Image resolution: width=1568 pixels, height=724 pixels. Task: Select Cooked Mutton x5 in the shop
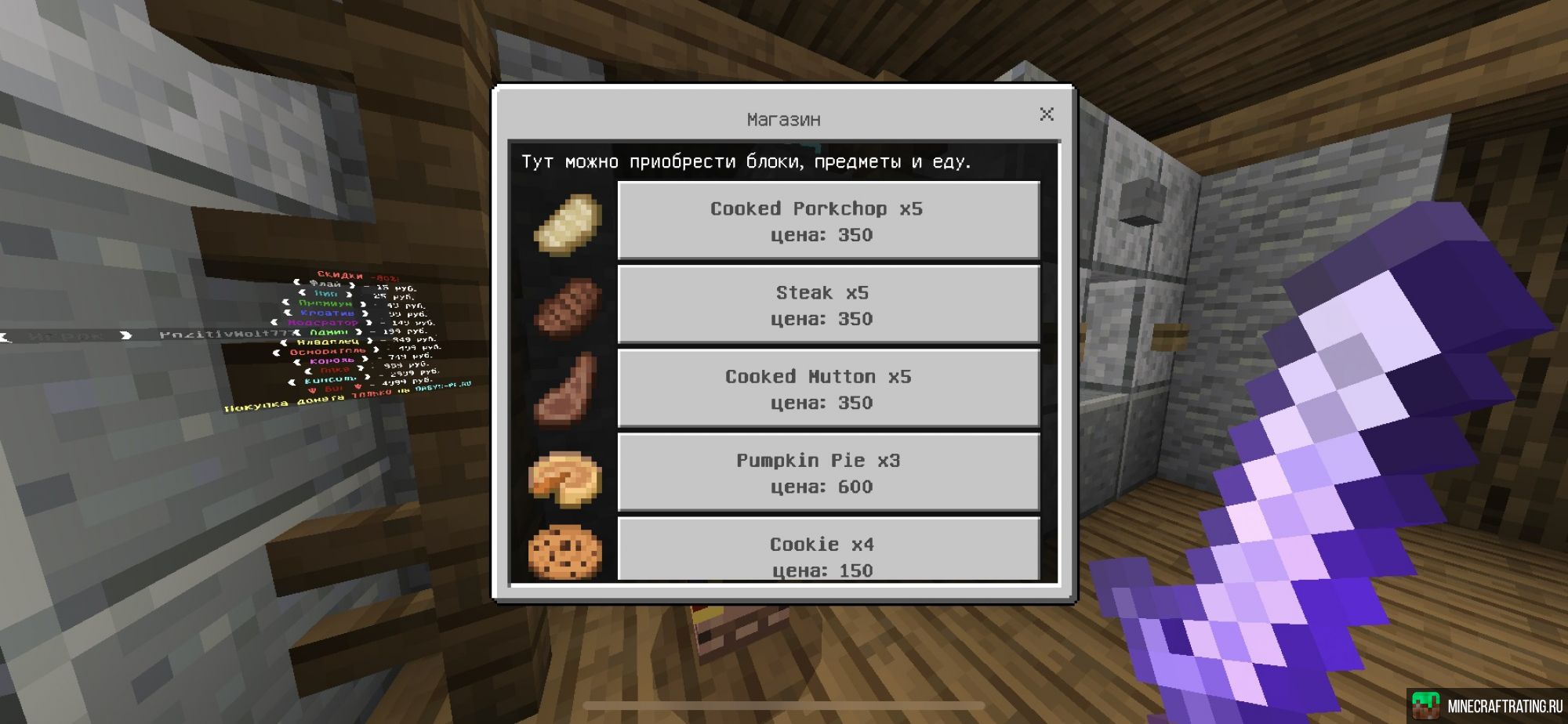828,388
